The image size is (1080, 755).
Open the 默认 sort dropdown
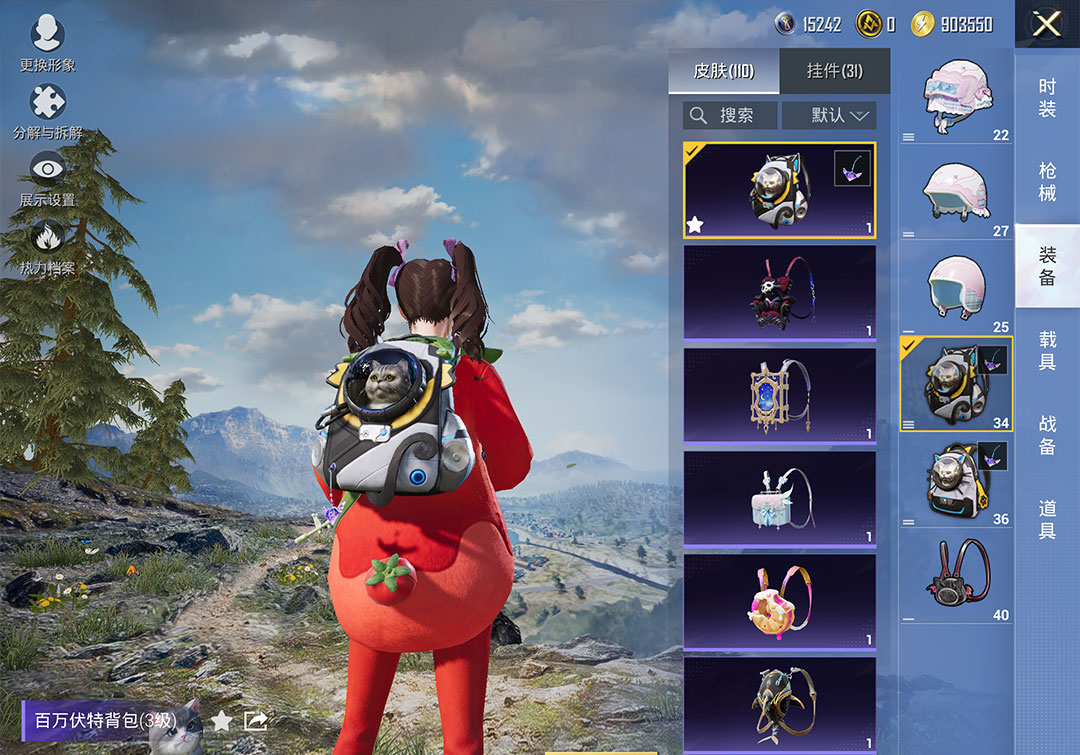tap(829, 115)
